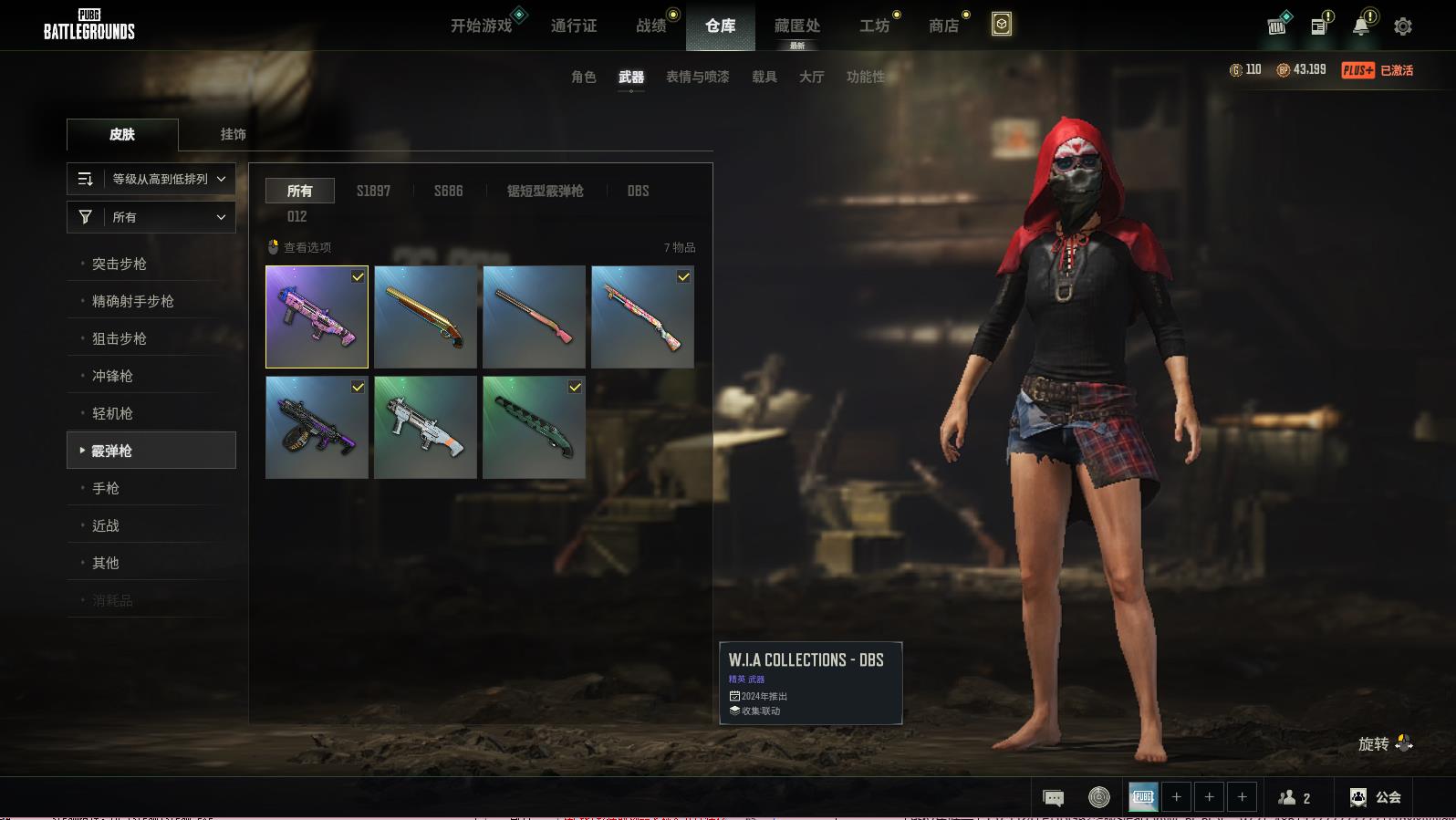Image resolution: width=1456 pixels, height=820 pixels.
Task: Choose the 突击步枪 weapon category
Action: pos(120,264)
